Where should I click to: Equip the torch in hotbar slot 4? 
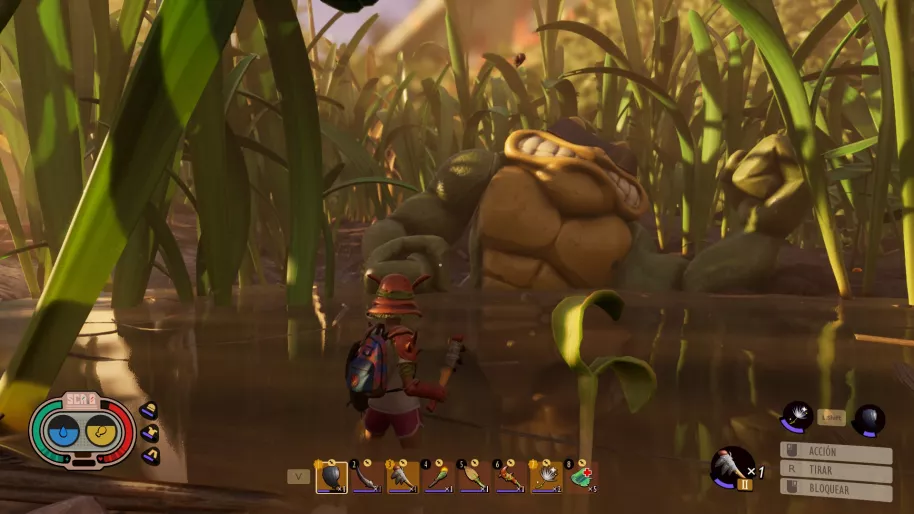pyautogui.click(x=439, y=477)
